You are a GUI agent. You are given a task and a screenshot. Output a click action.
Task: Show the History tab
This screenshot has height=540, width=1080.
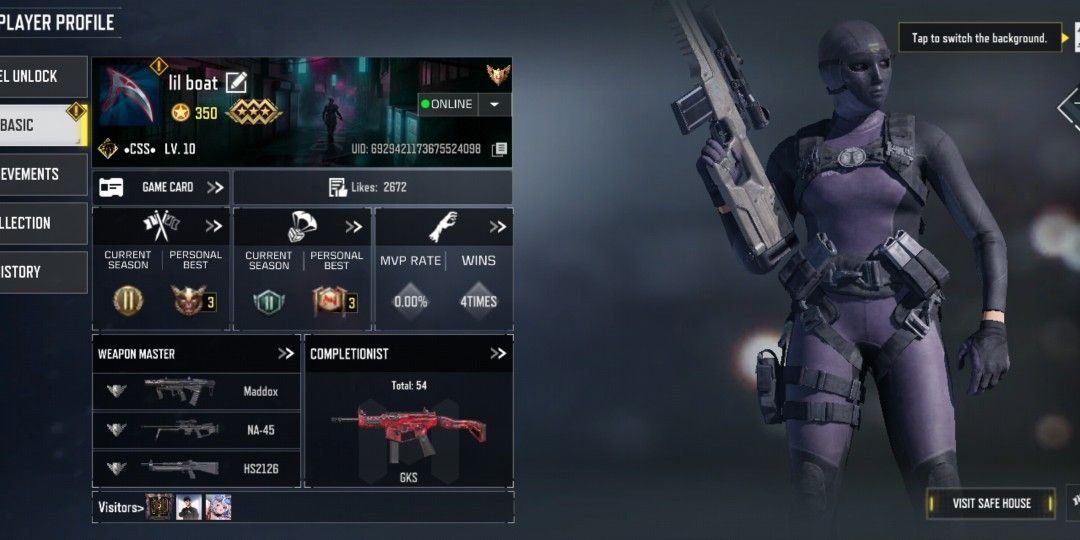40,272
